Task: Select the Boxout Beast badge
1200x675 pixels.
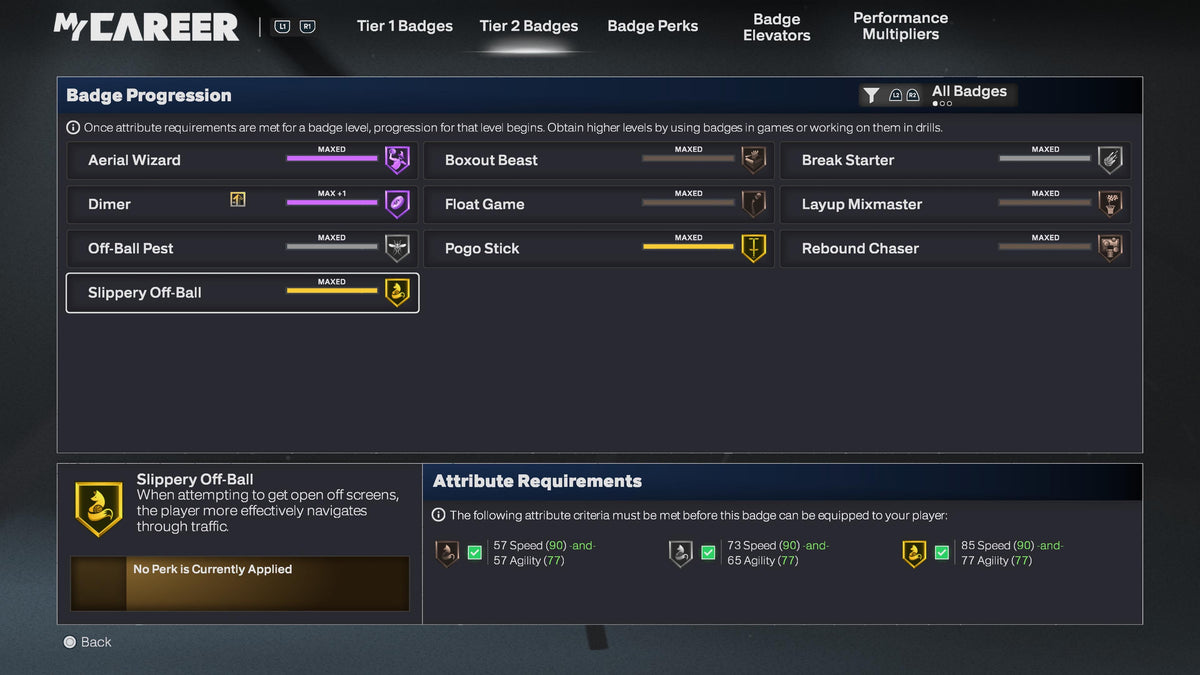Action: [x=599, y=160]
